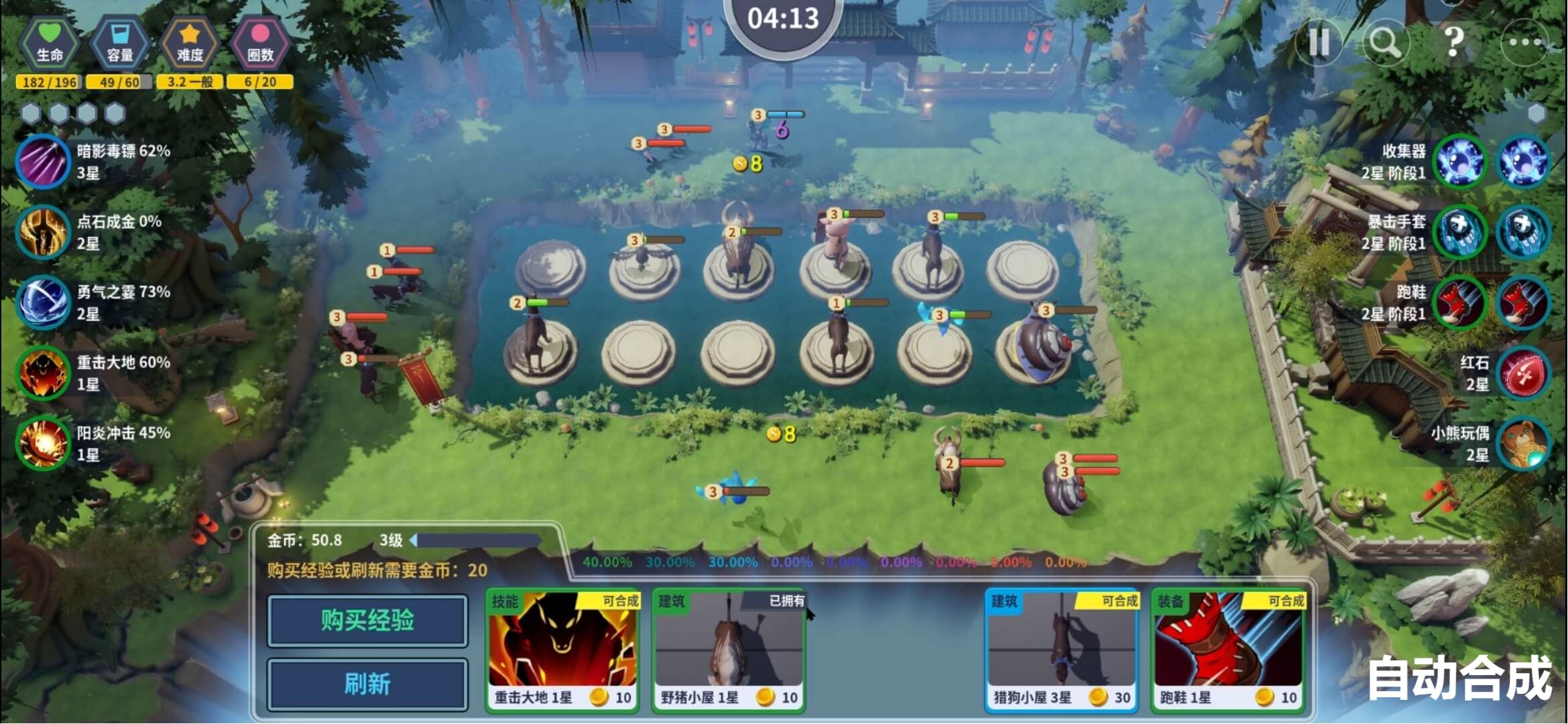Select the 点石成金 skill icon
1568x724 pixels.
(x=43, y=232)
